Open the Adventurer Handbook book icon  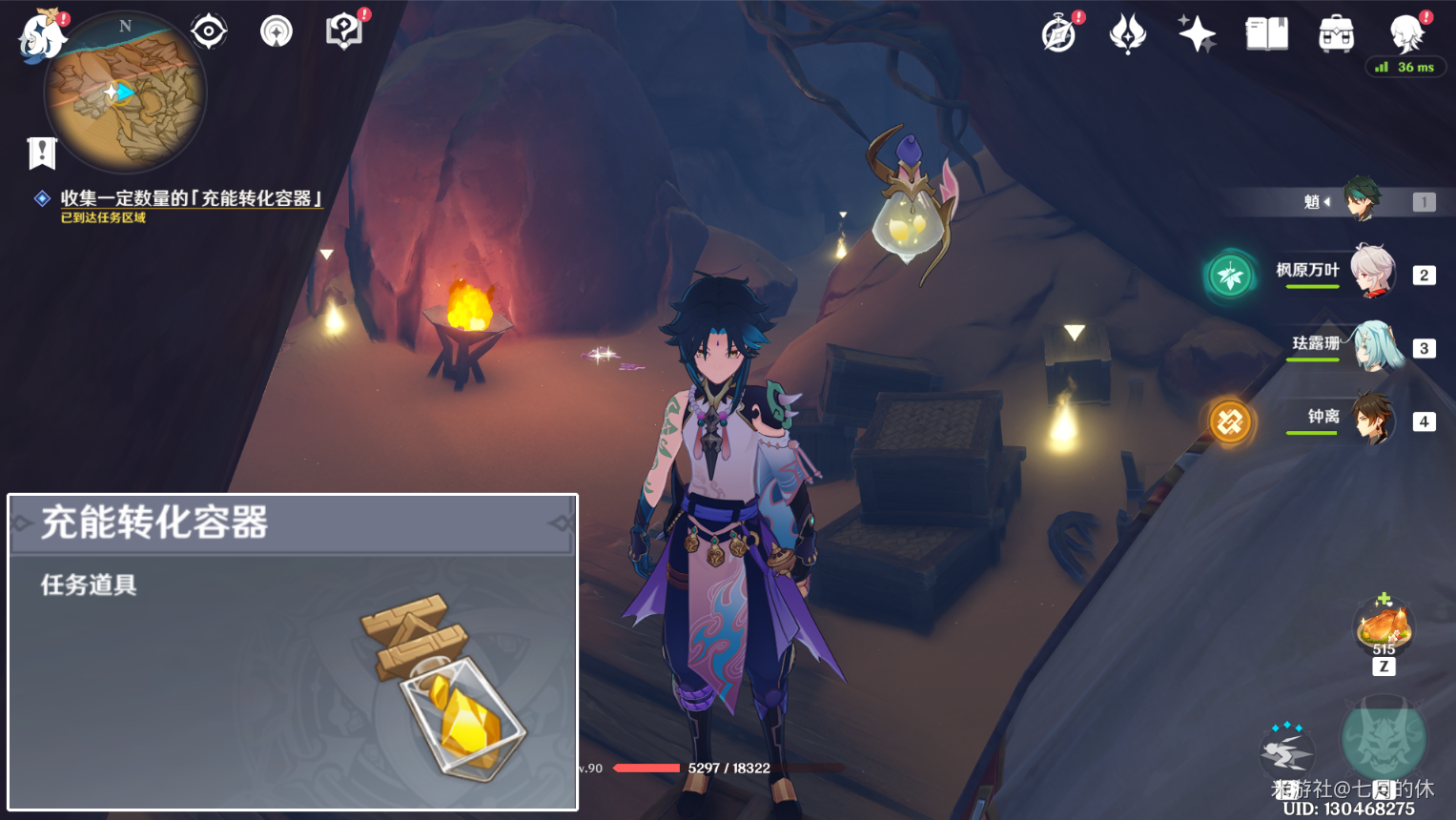pyautogui.click(x=1266, y=34)
